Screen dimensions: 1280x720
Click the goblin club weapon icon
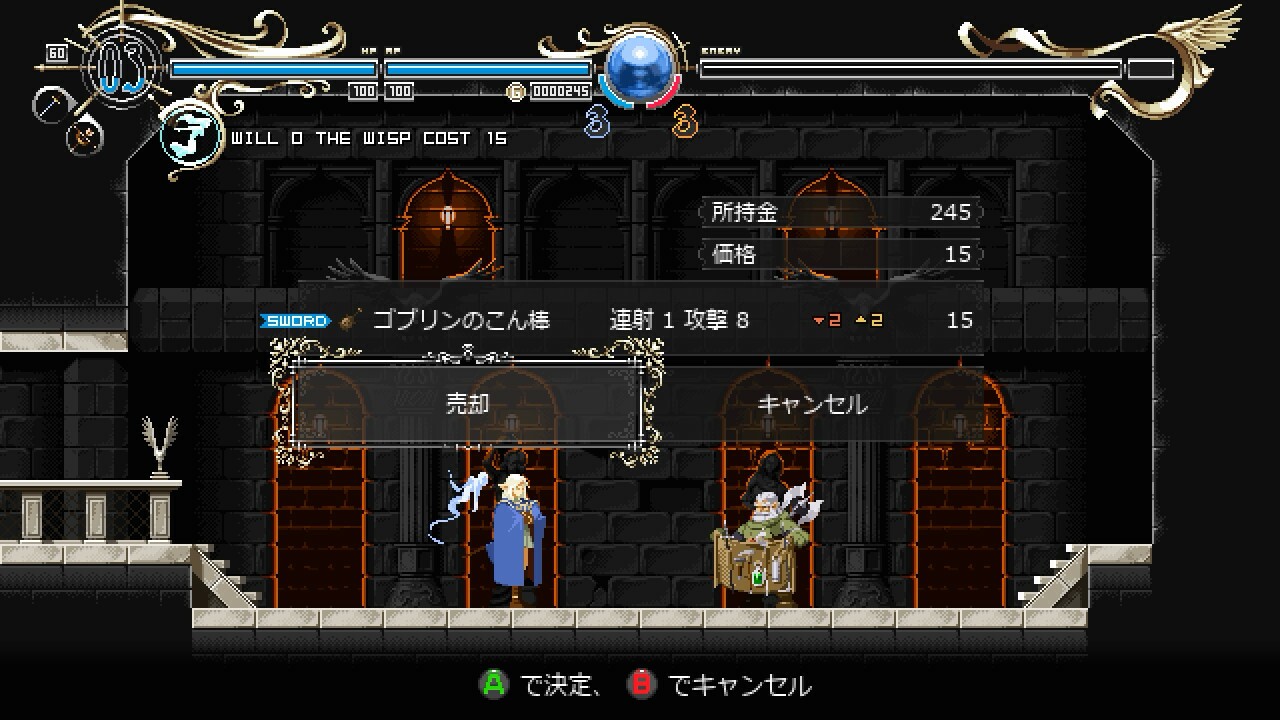(346, 320)
